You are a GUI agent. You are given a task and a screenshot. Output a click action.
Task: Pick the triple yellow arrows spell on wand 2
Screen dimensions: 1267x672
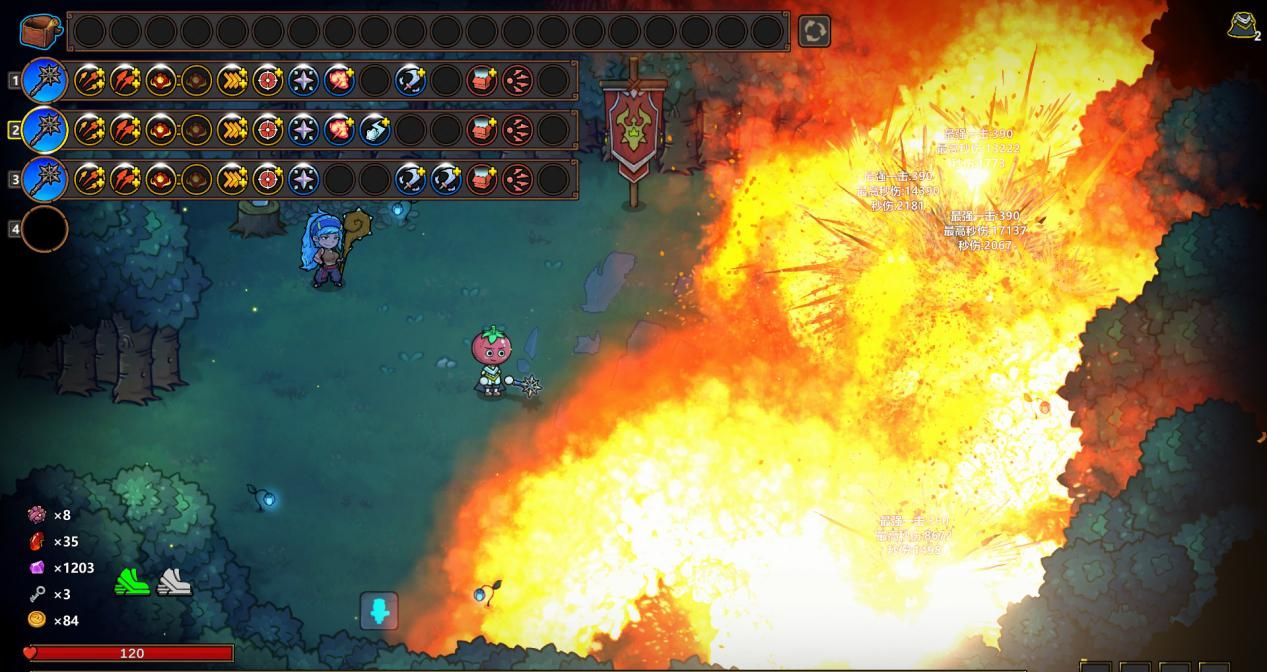click(232, 130)
